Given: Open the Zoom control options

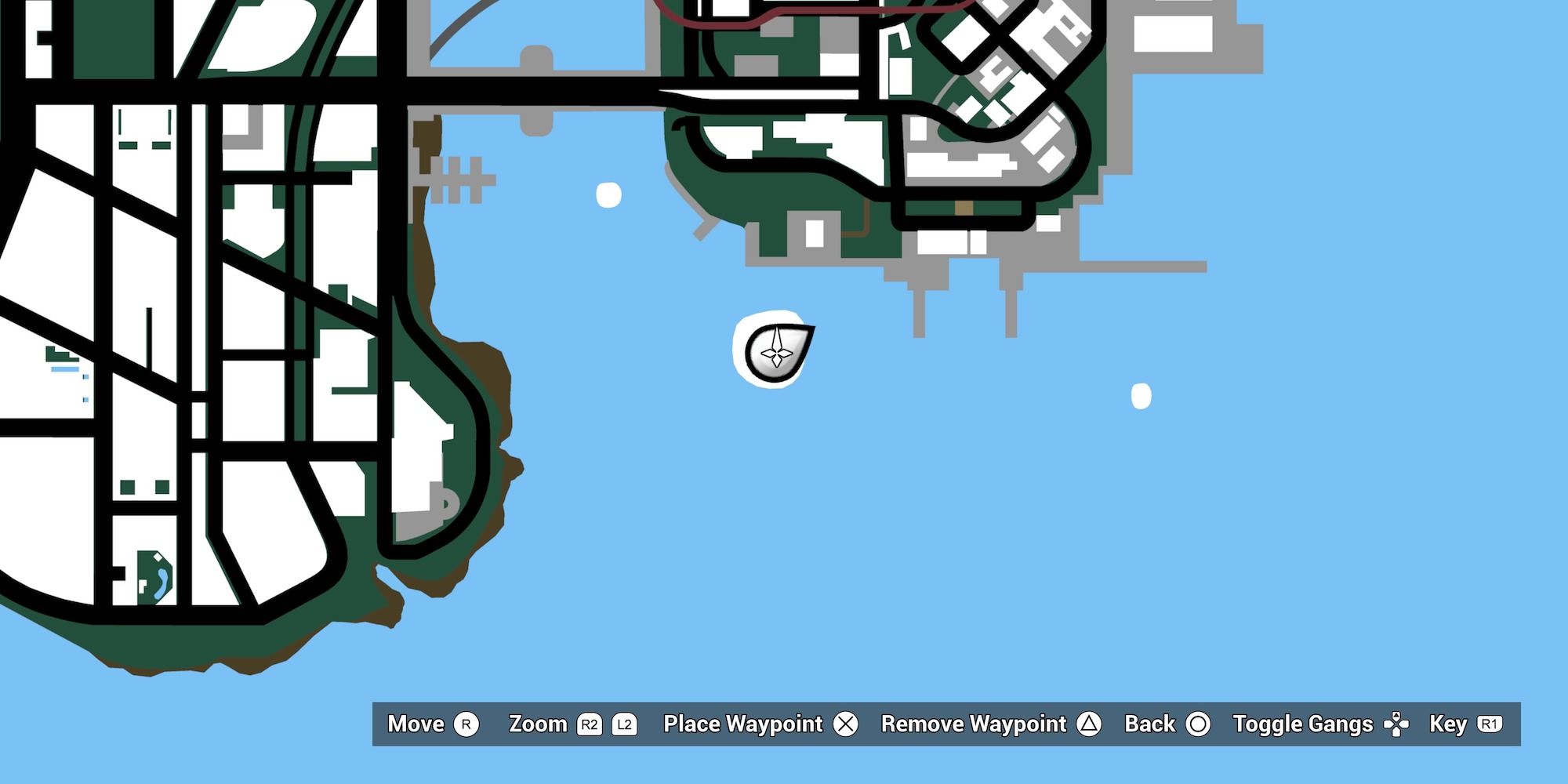Looking at the screenshot, I should point(539,724).
